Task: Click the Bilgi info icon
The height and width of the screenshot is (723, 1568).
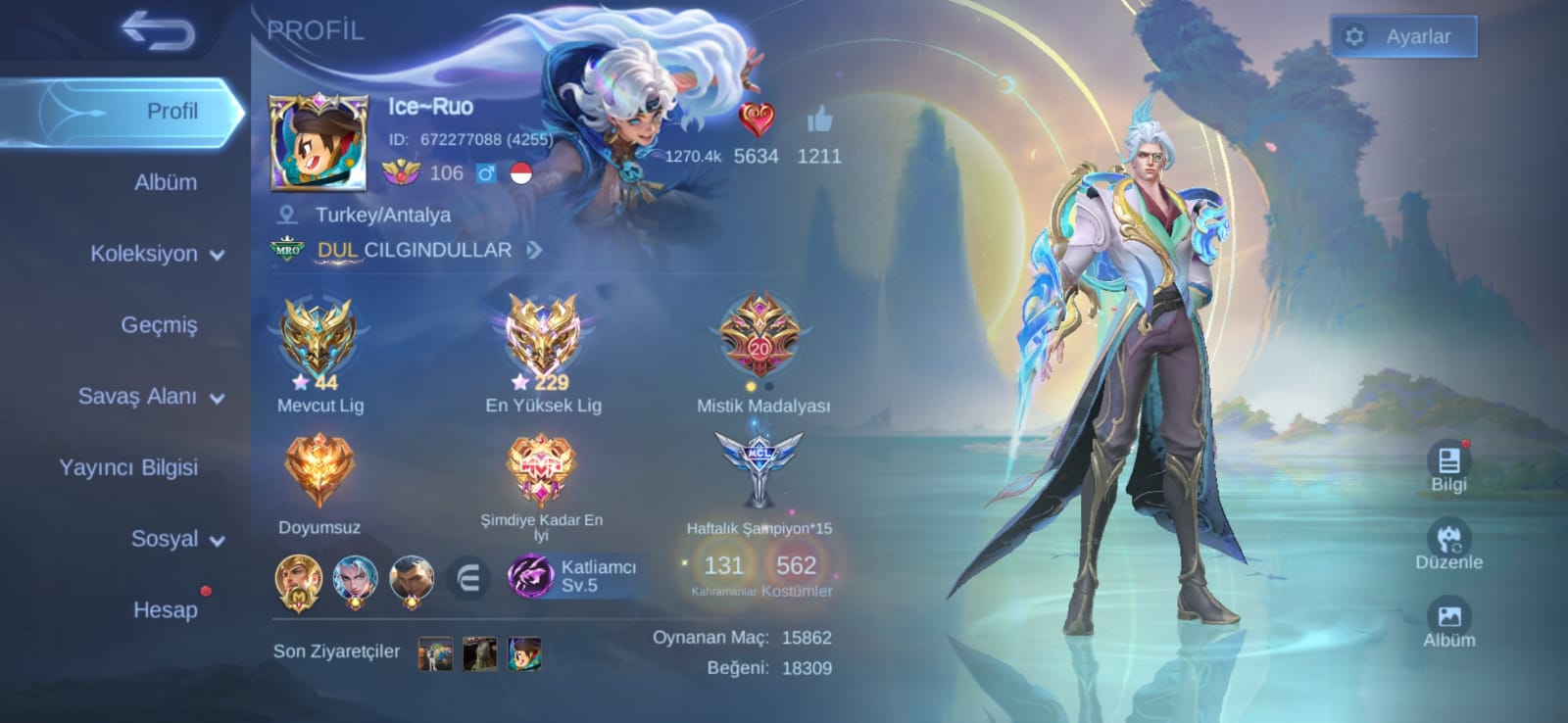Action: 1448,466
